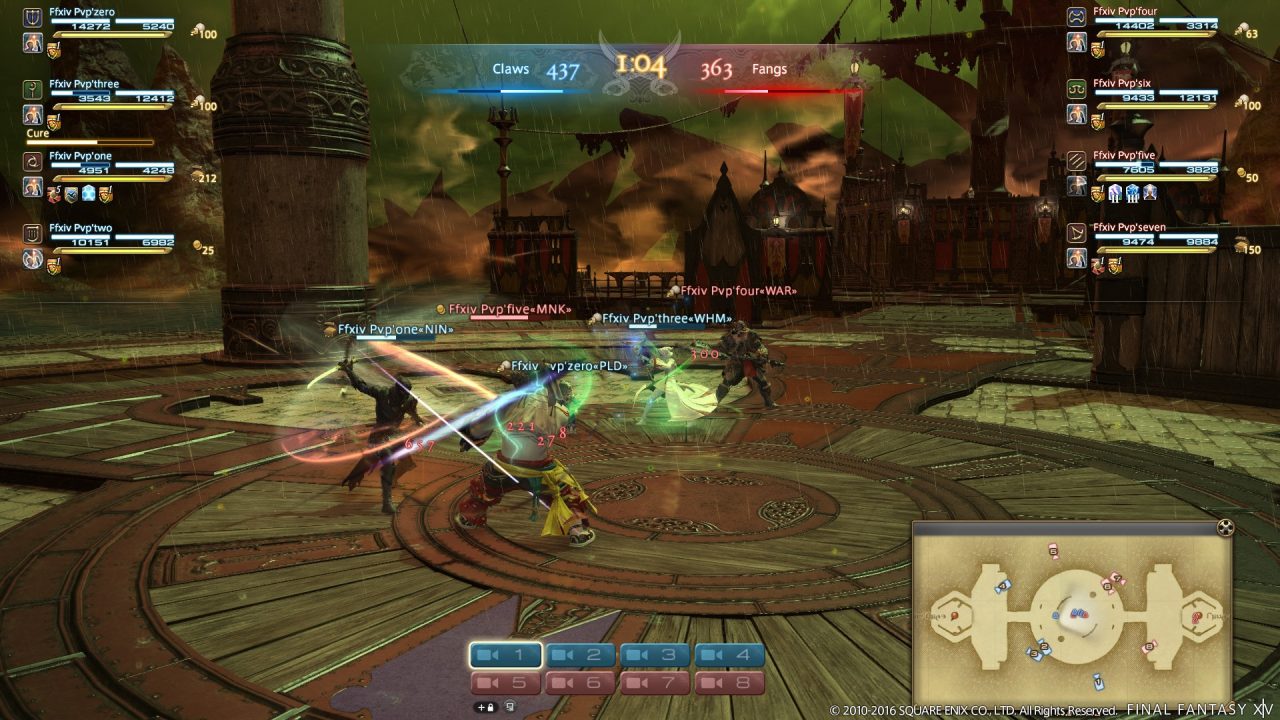Open the minimap settings gear icon
Image resolution: width=1280 pixels, height=720 pixels.
1225,528
